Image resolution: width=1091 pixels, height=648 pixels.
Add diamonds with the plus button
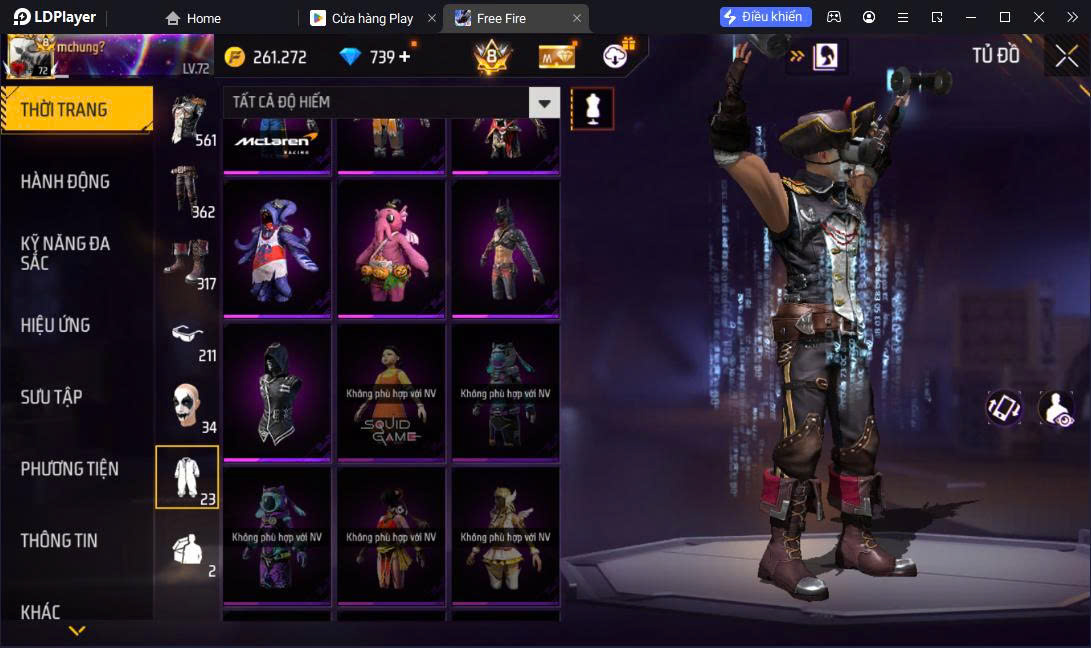(x=405, y=57)
